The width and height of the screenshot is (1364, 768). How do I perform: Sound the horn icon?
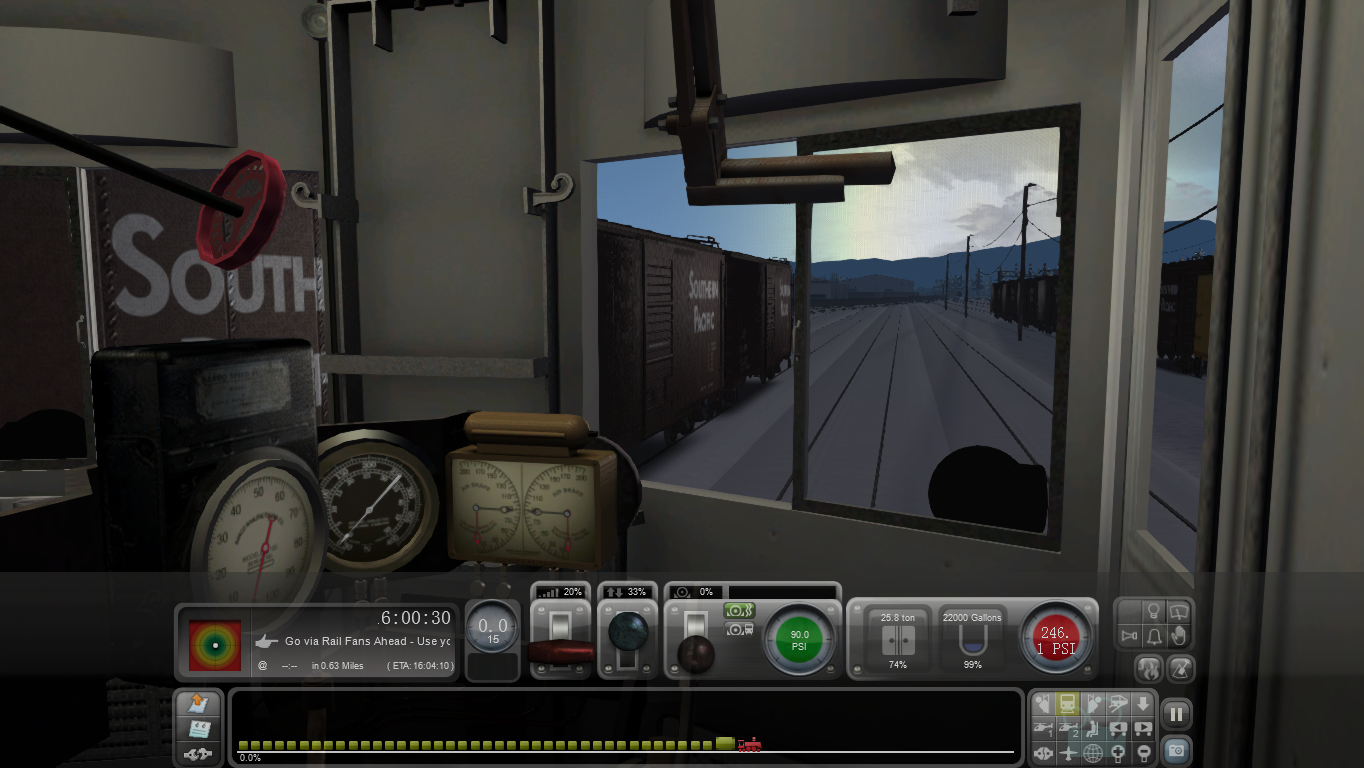tap(1129, 636)
